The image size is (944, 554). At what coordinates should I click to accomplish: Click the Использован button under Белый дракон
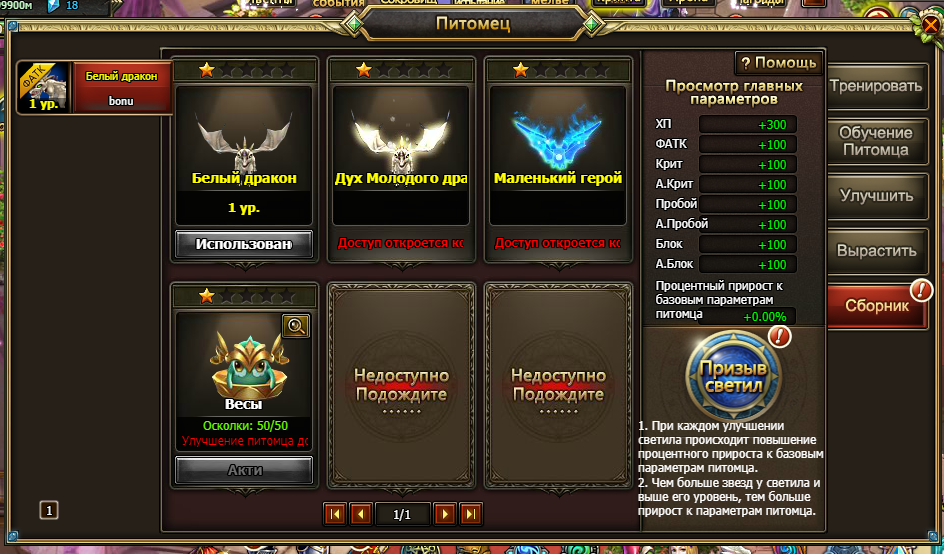click(x=244, y=244)
